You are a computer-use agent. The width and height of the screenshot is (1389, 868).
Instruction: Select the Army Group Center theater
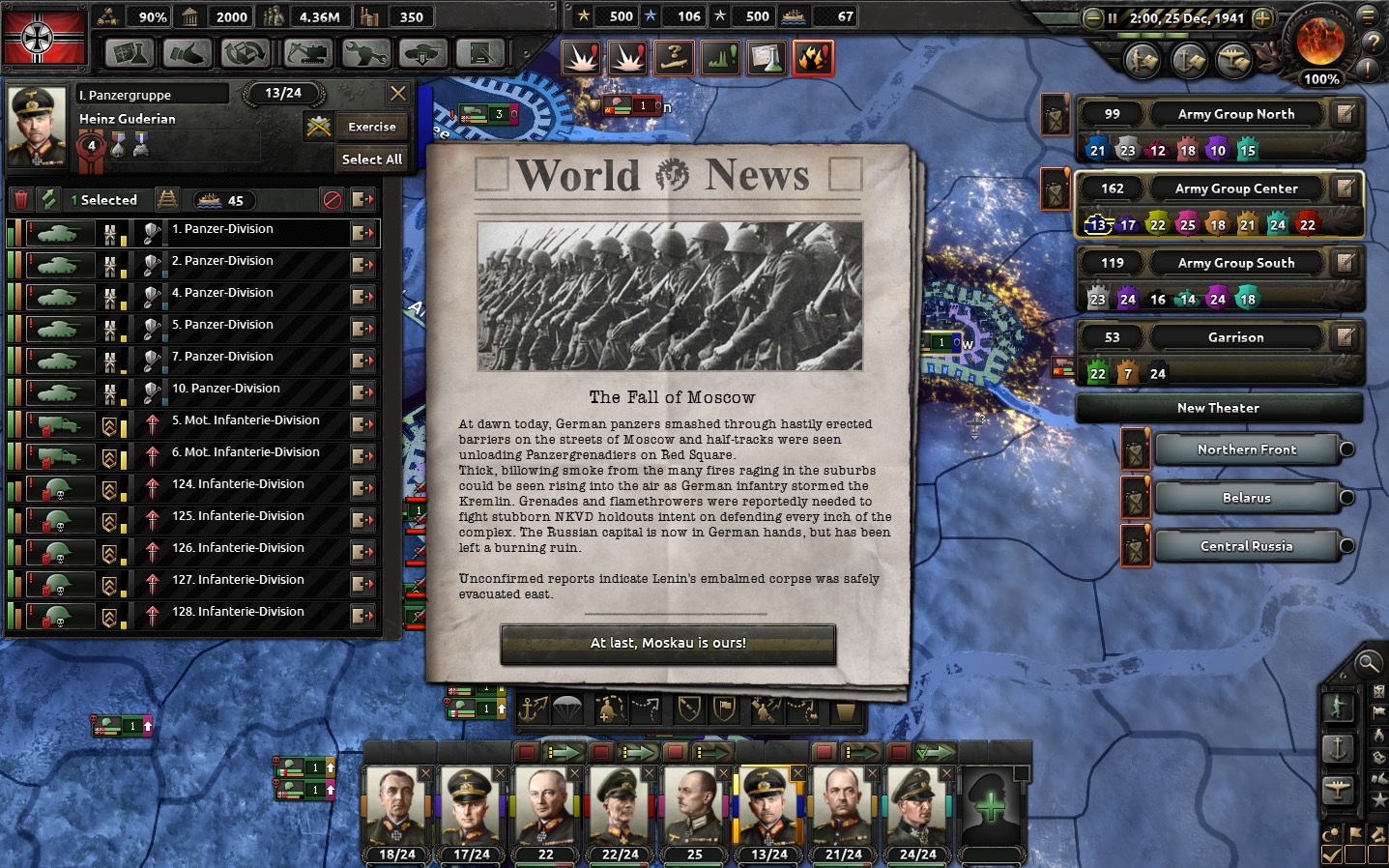pos(1235,188)
